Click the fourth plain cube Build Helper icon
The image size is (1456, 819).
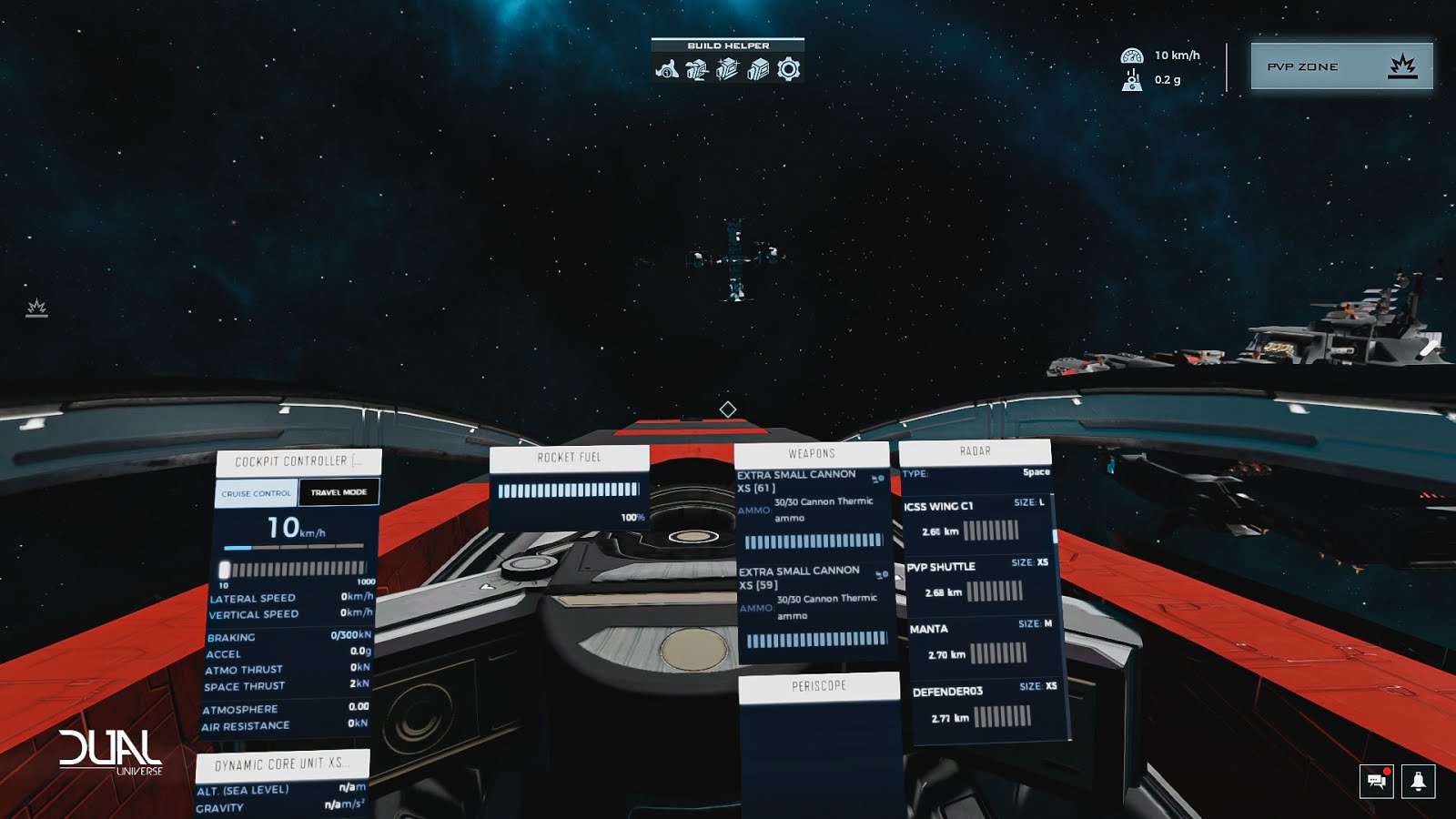[758, 69]
